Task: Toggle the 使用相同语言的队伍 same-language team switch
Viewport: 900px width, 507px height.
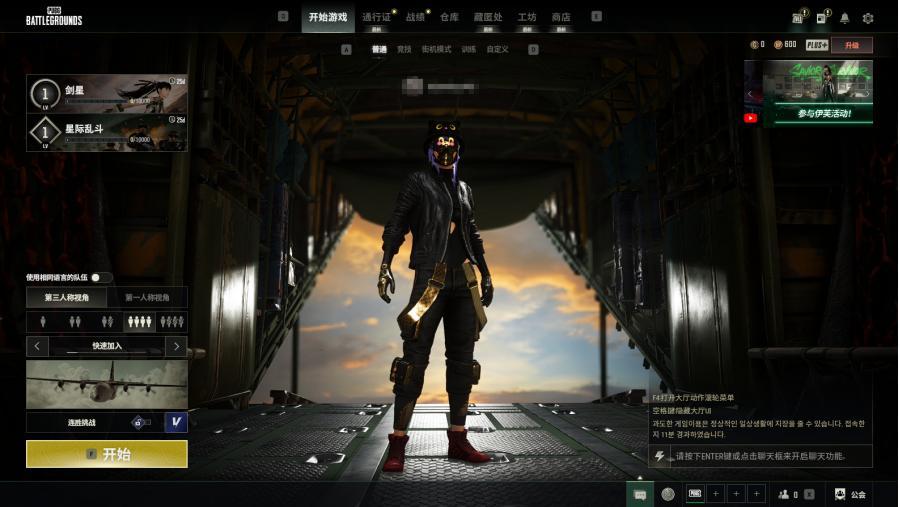Action: coord(102,277)
